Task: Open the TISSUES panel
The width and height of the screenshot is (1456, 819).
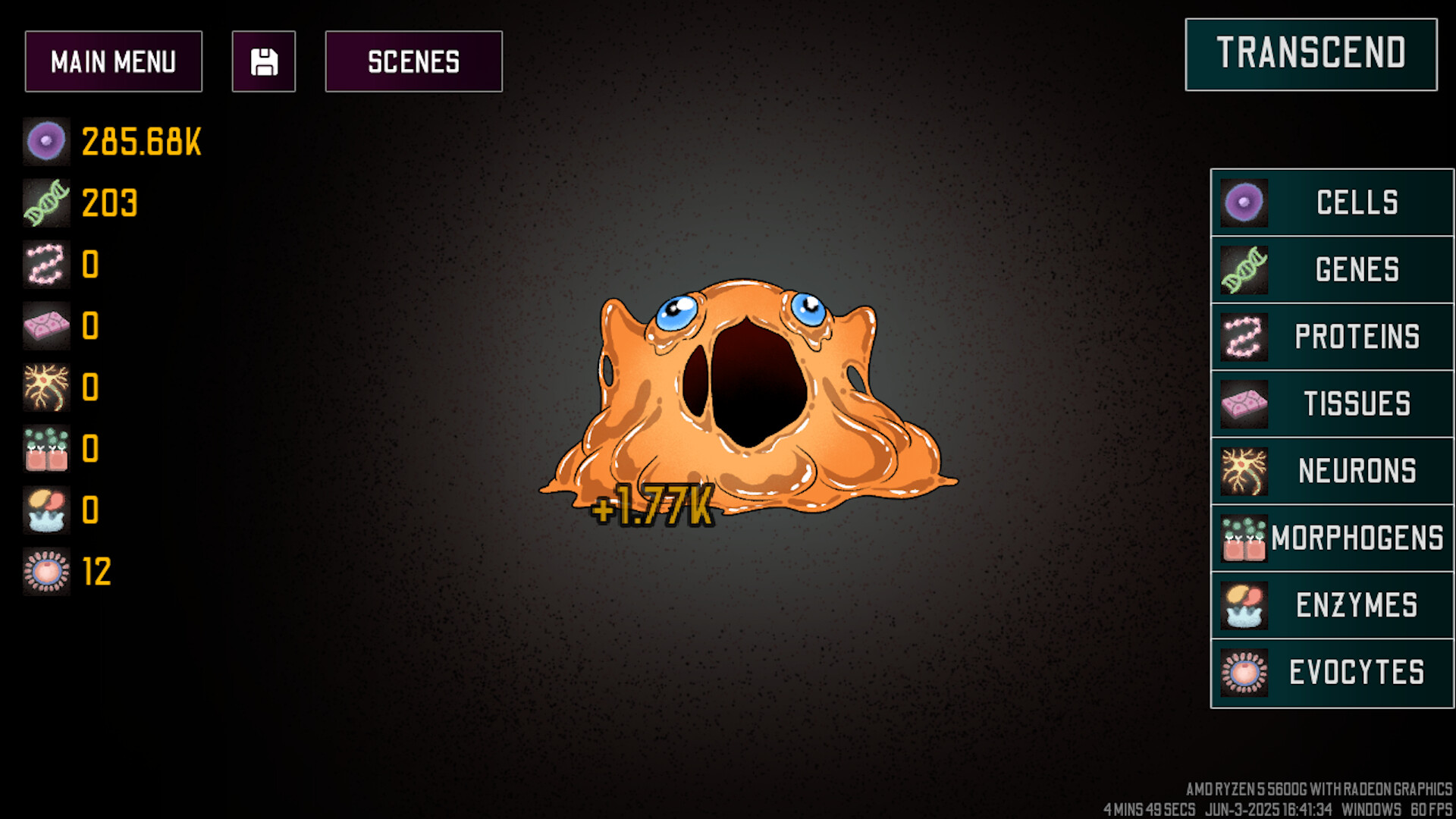Action: coord(1332,403)
